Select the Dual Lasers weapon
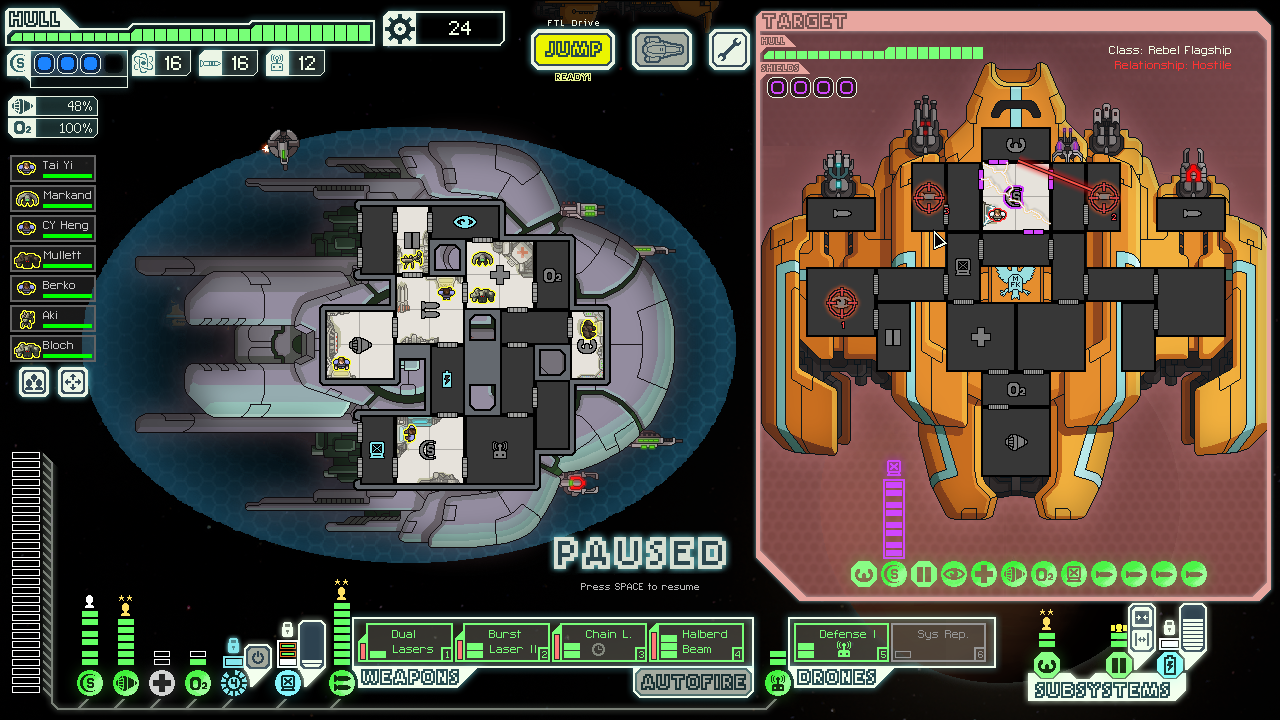Screen dimensions: 1280x720 [405, 642]
